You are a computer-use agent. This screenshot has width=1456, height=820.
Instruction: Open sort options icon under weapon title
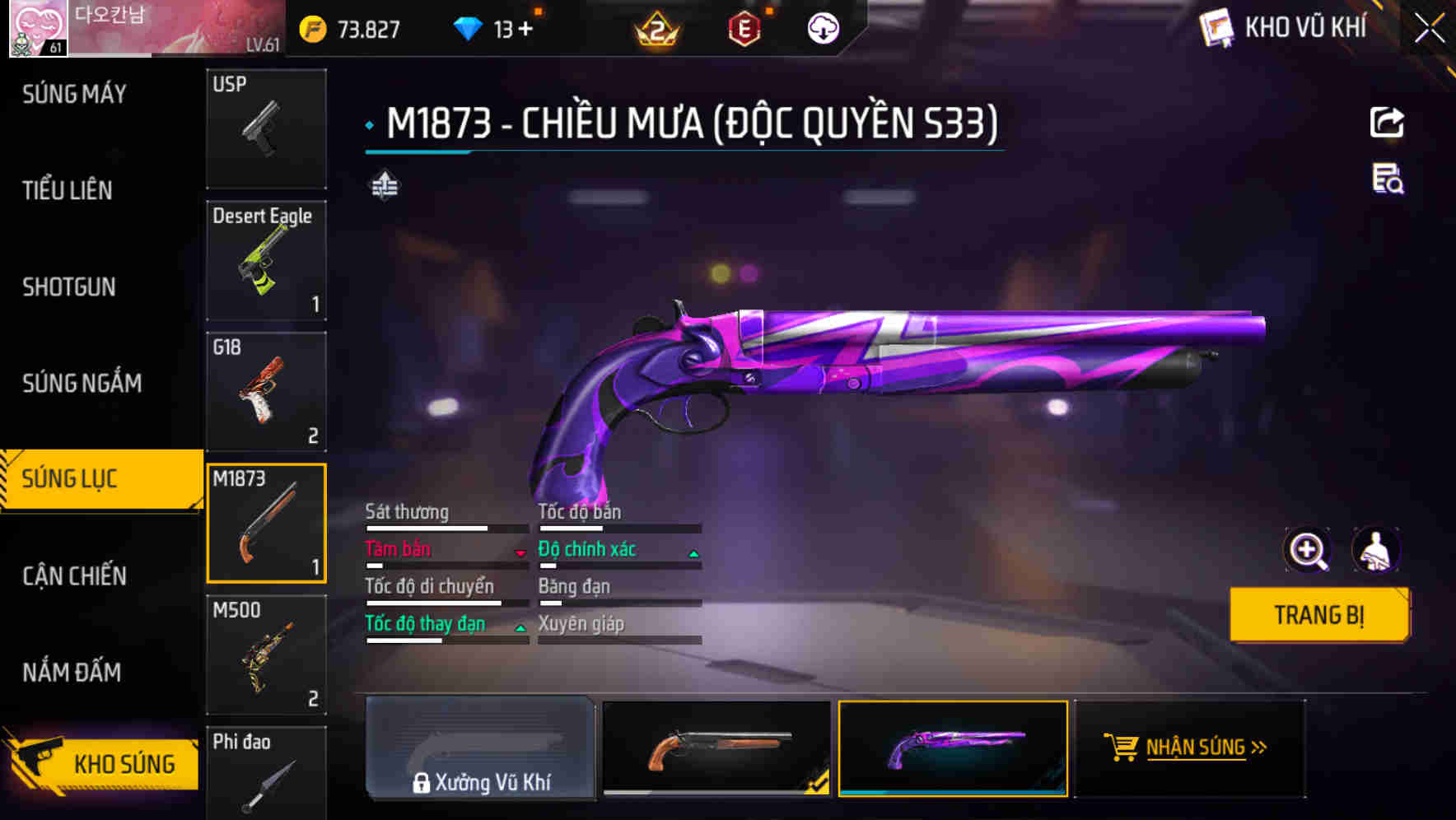384,186
